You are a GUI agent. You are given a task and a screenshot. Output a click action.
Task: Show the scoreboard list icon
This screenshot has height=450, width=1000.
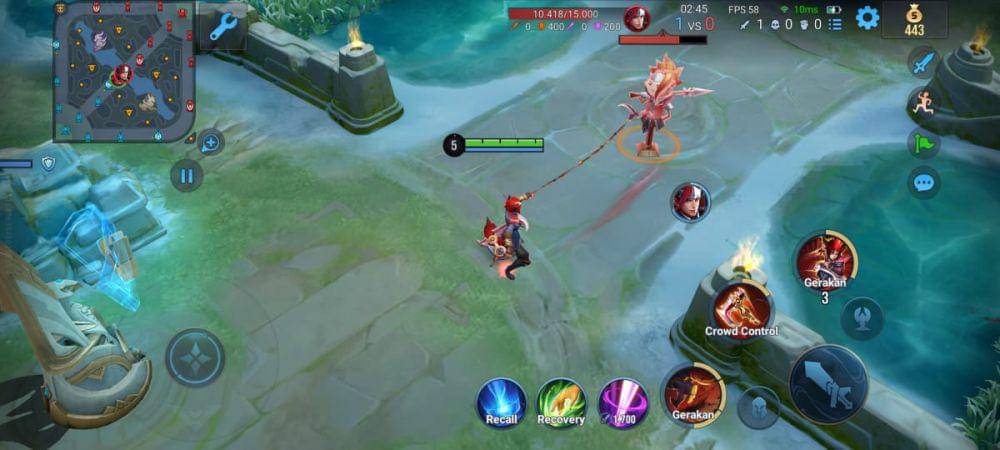(835, 24)
